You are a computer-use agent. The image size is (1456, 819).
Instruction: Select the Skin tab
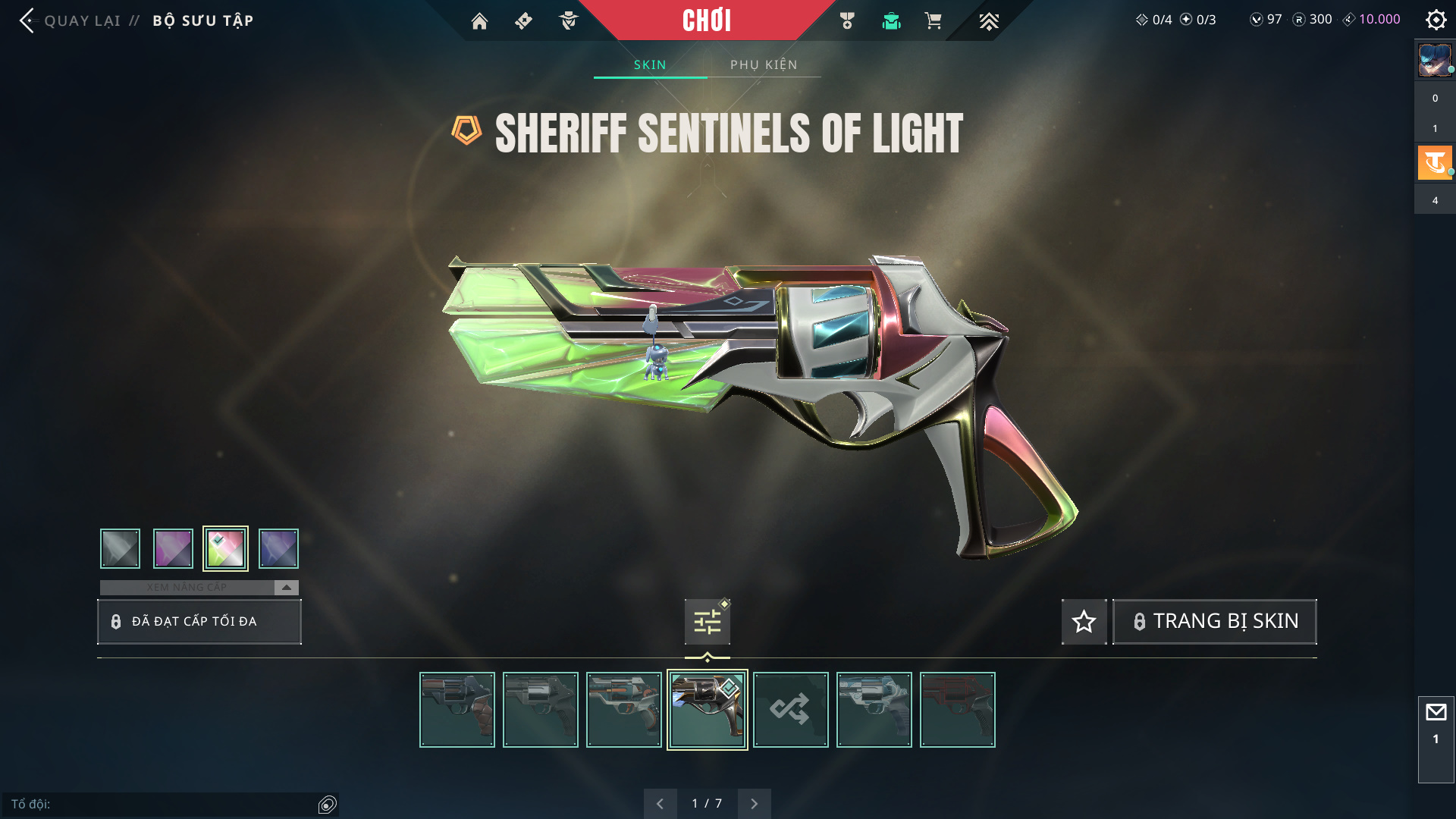(x=650, y=65)
